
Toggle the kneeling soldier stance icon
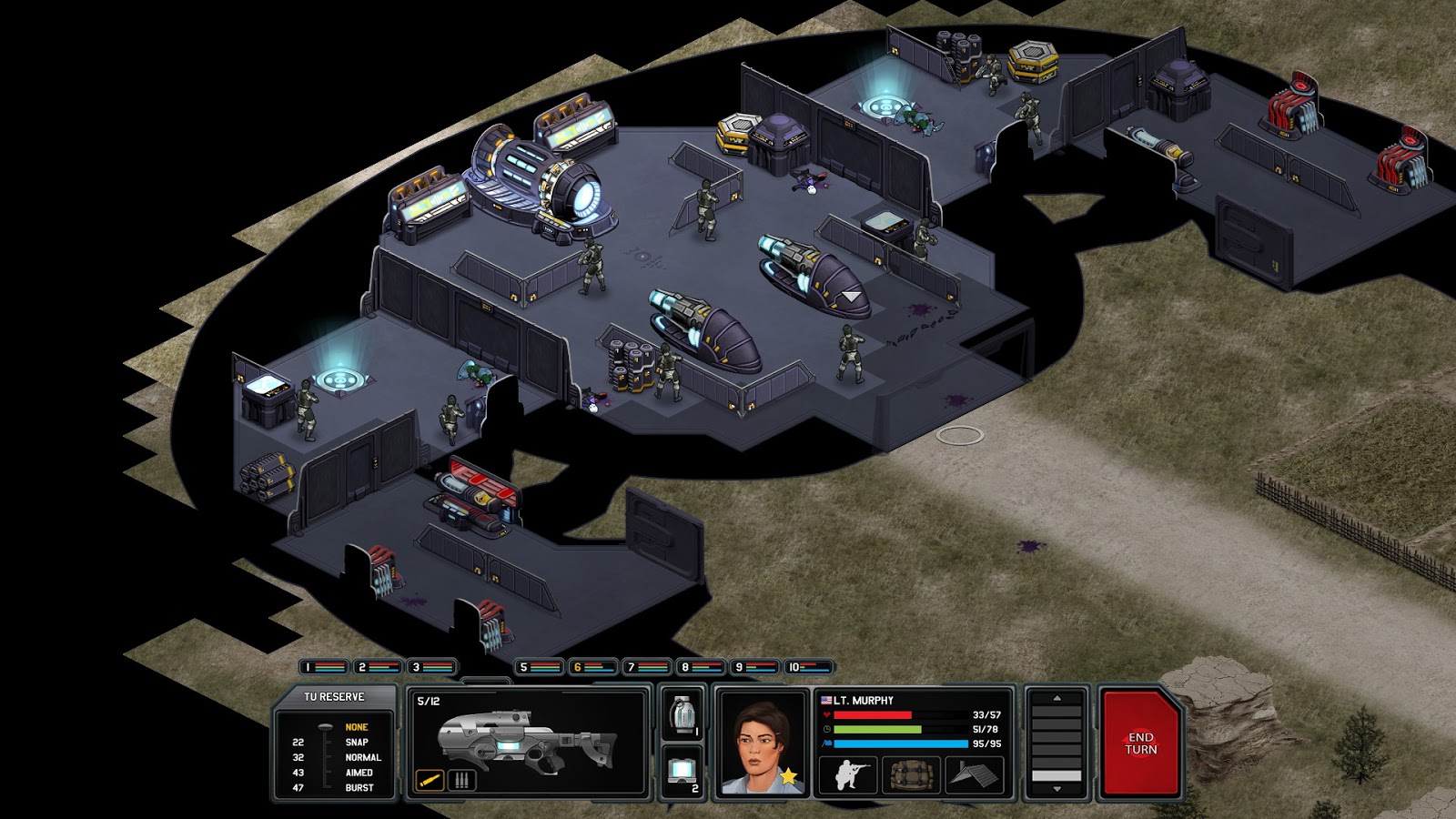click(x=849, y=775)
